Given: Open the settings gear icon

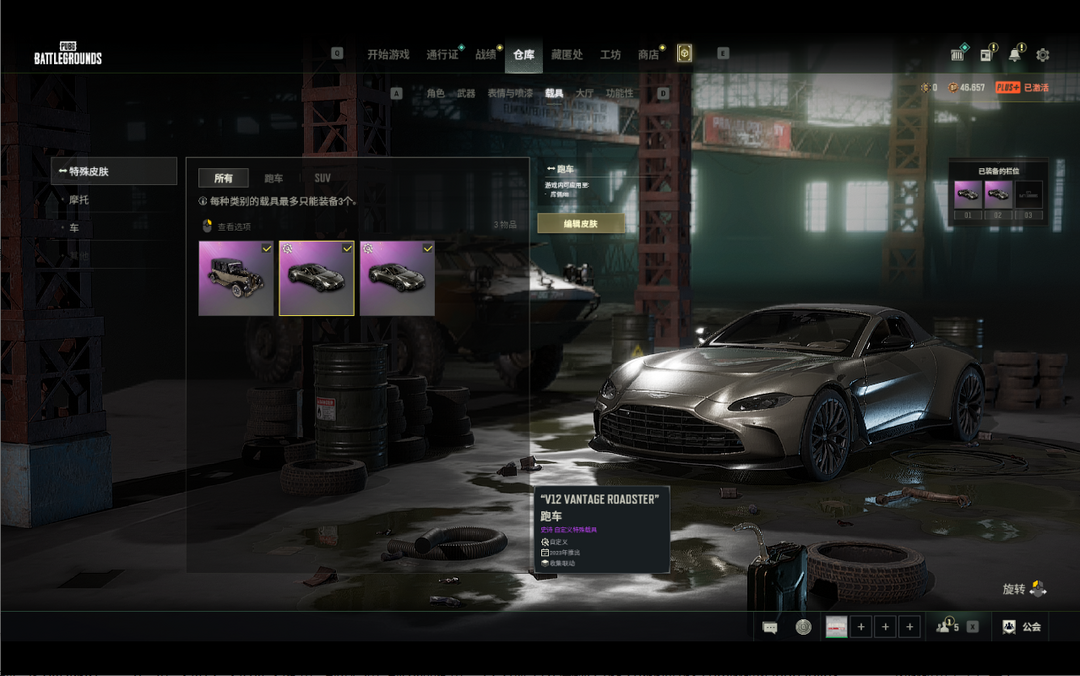Looking at the screenshot, I should 1043,55.
